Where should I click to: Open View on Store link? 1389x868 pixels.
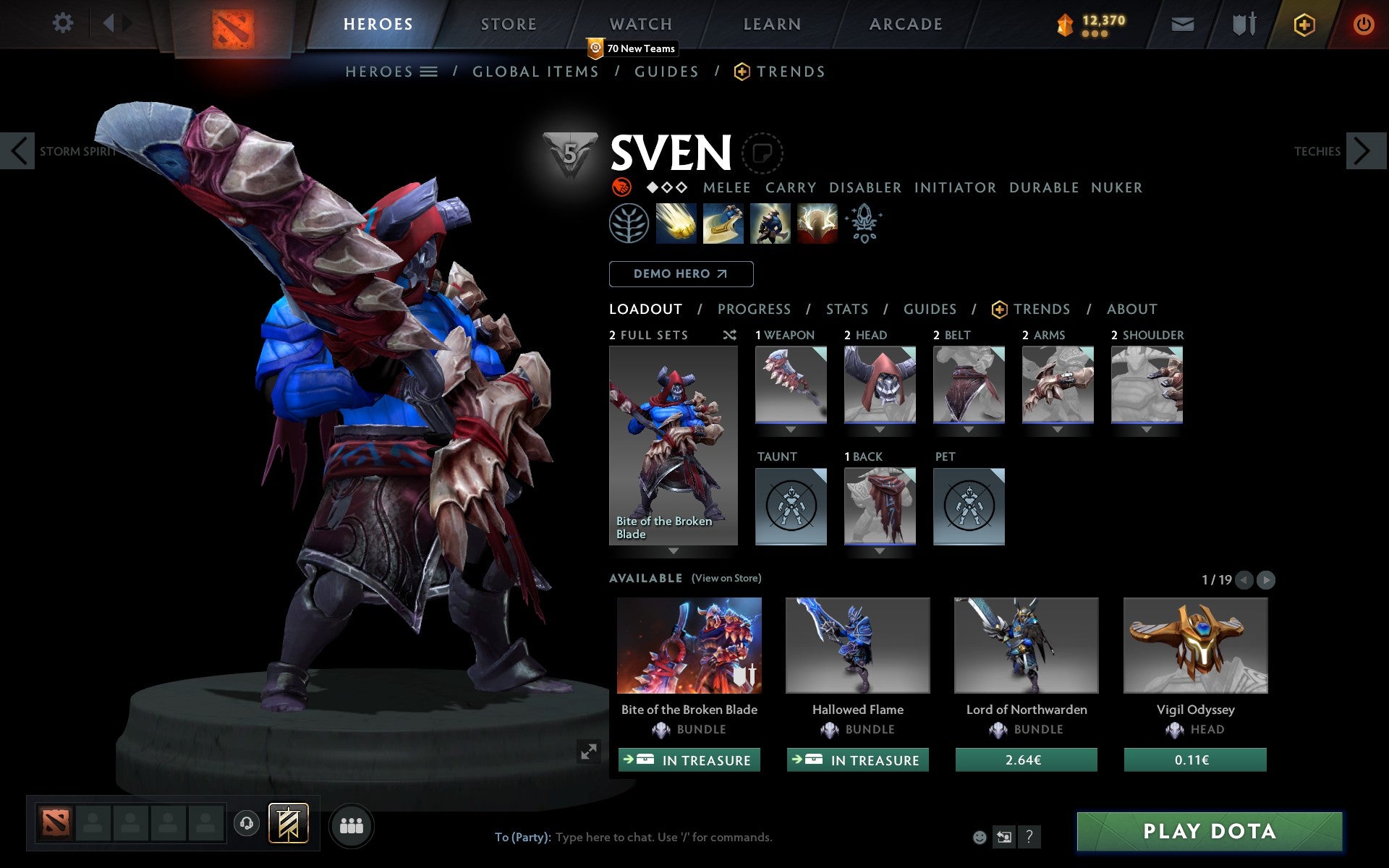726,578
